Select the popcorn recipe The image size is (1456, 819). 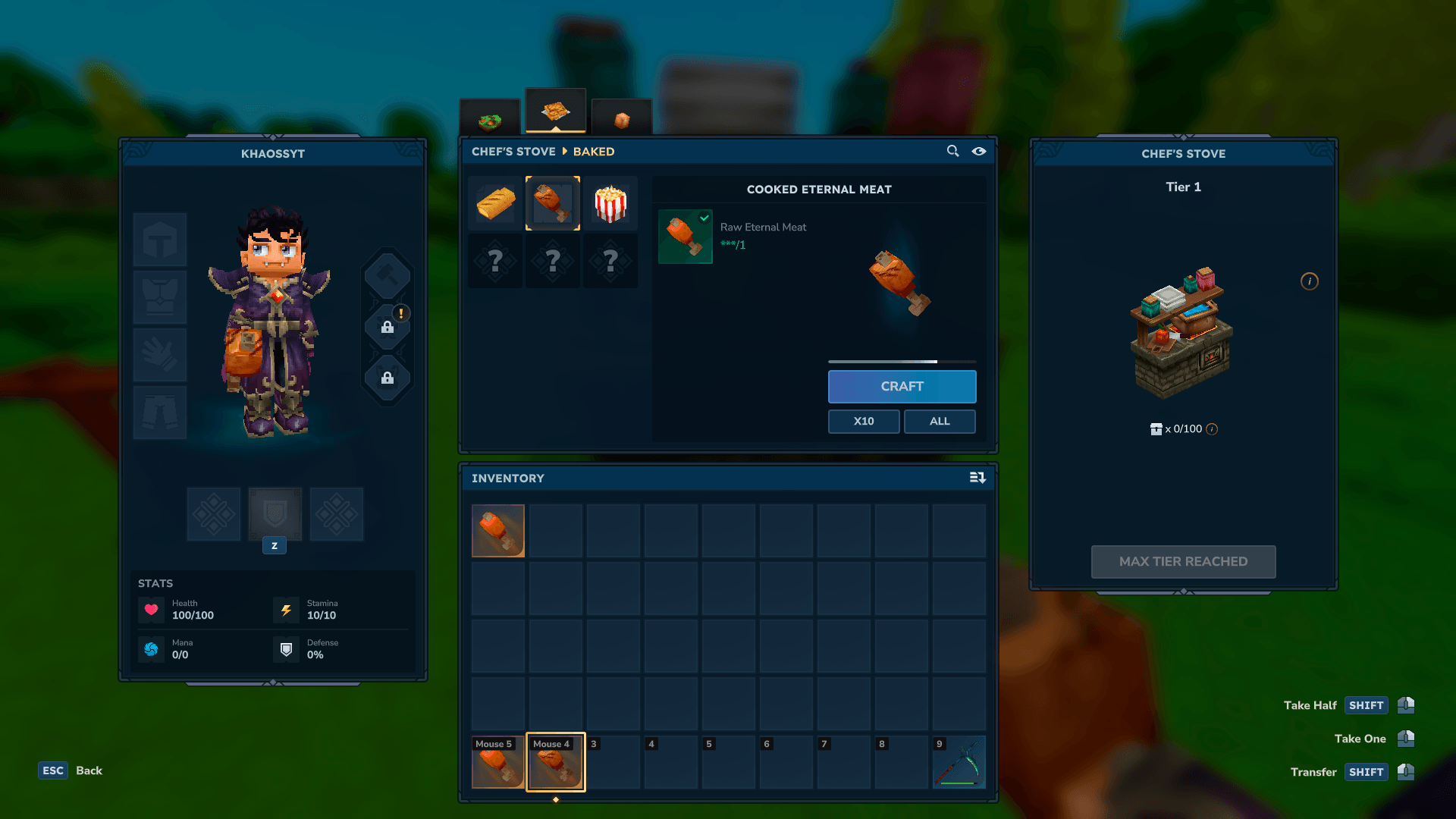coord(610,203)
